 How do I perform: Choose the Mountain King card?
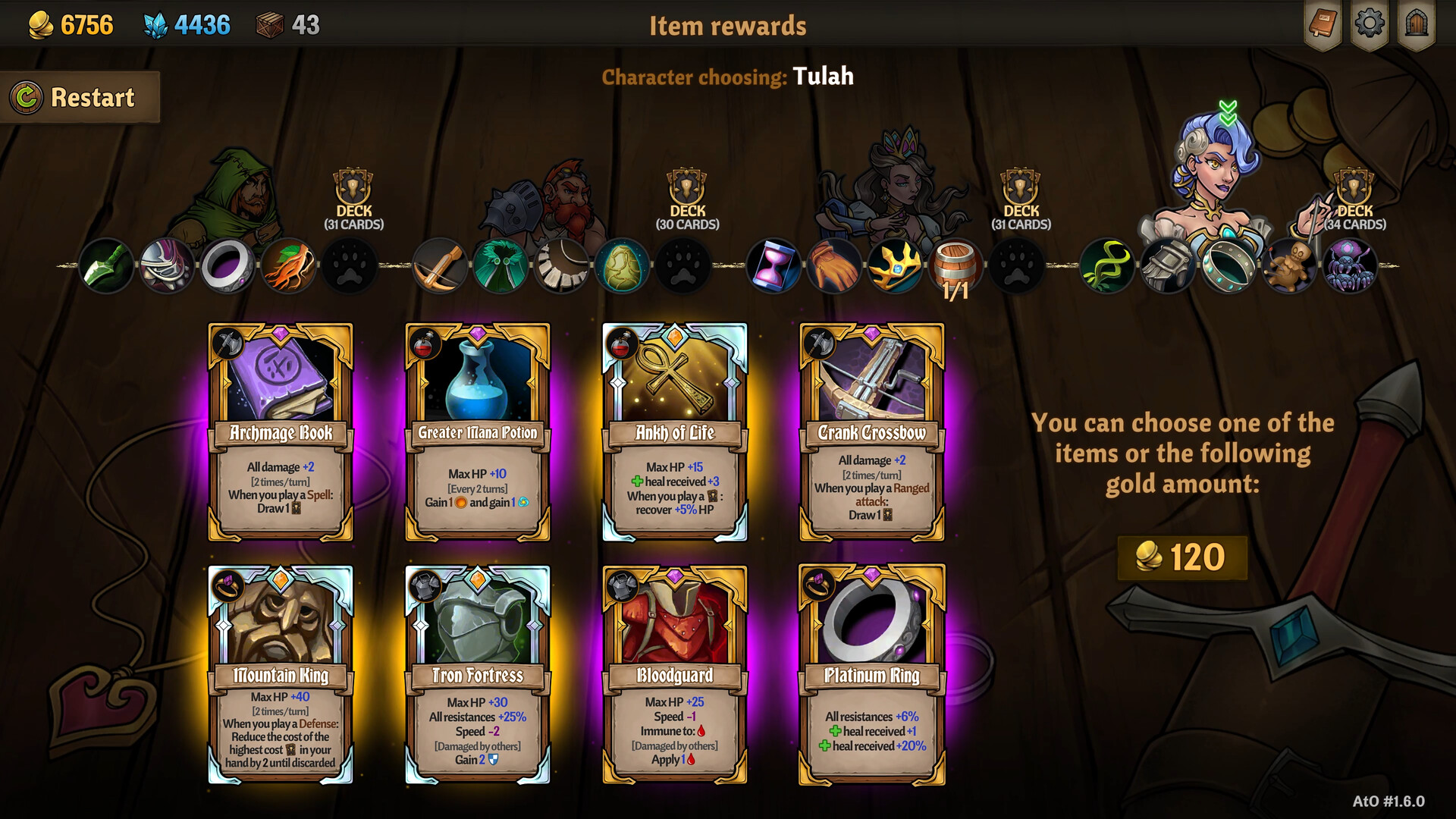281,674
